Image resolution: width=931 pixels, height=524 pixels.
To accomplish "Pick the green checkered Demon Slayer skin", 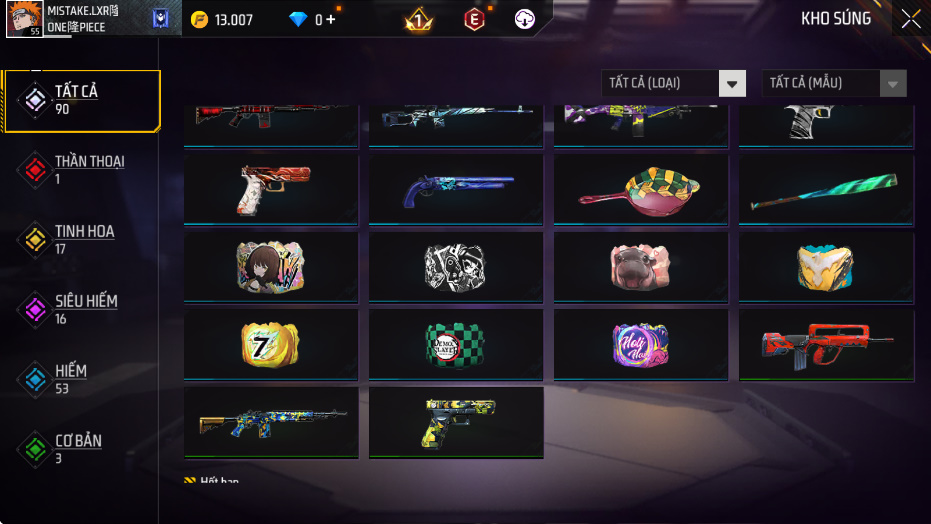I will pos(455,345).
